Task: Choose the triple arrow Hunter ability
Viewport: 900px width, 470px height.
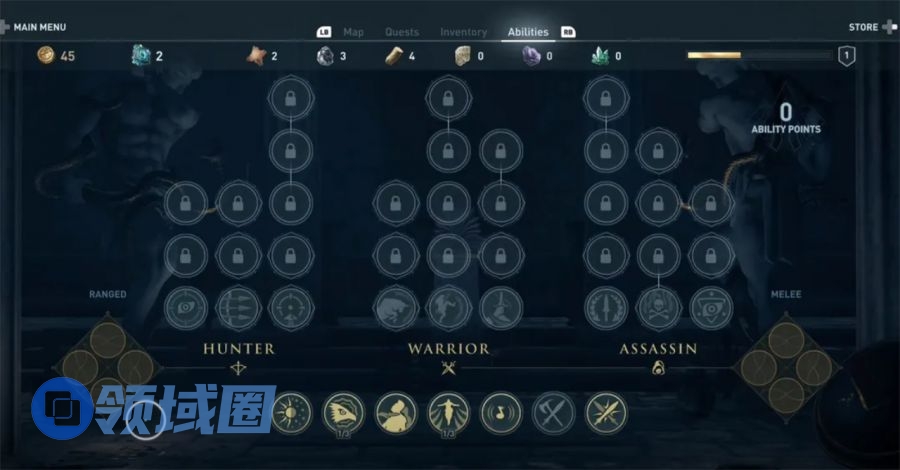Action: pyautogui.click(x=239, y=307)
